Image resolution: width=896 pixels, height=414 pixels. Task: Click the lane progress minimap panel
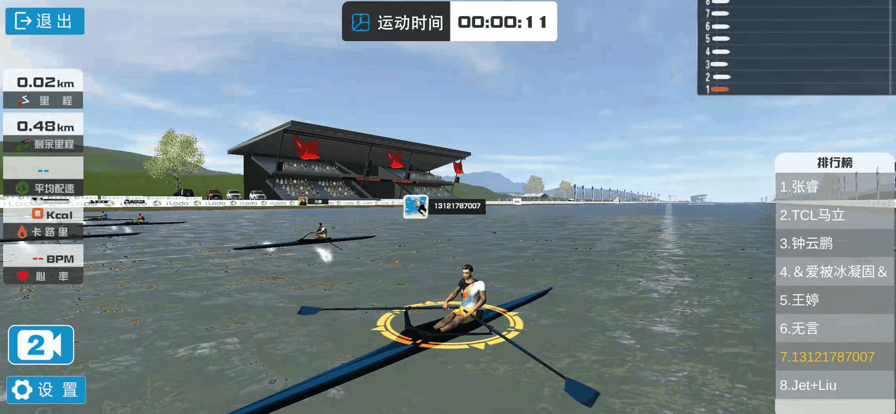796,47
